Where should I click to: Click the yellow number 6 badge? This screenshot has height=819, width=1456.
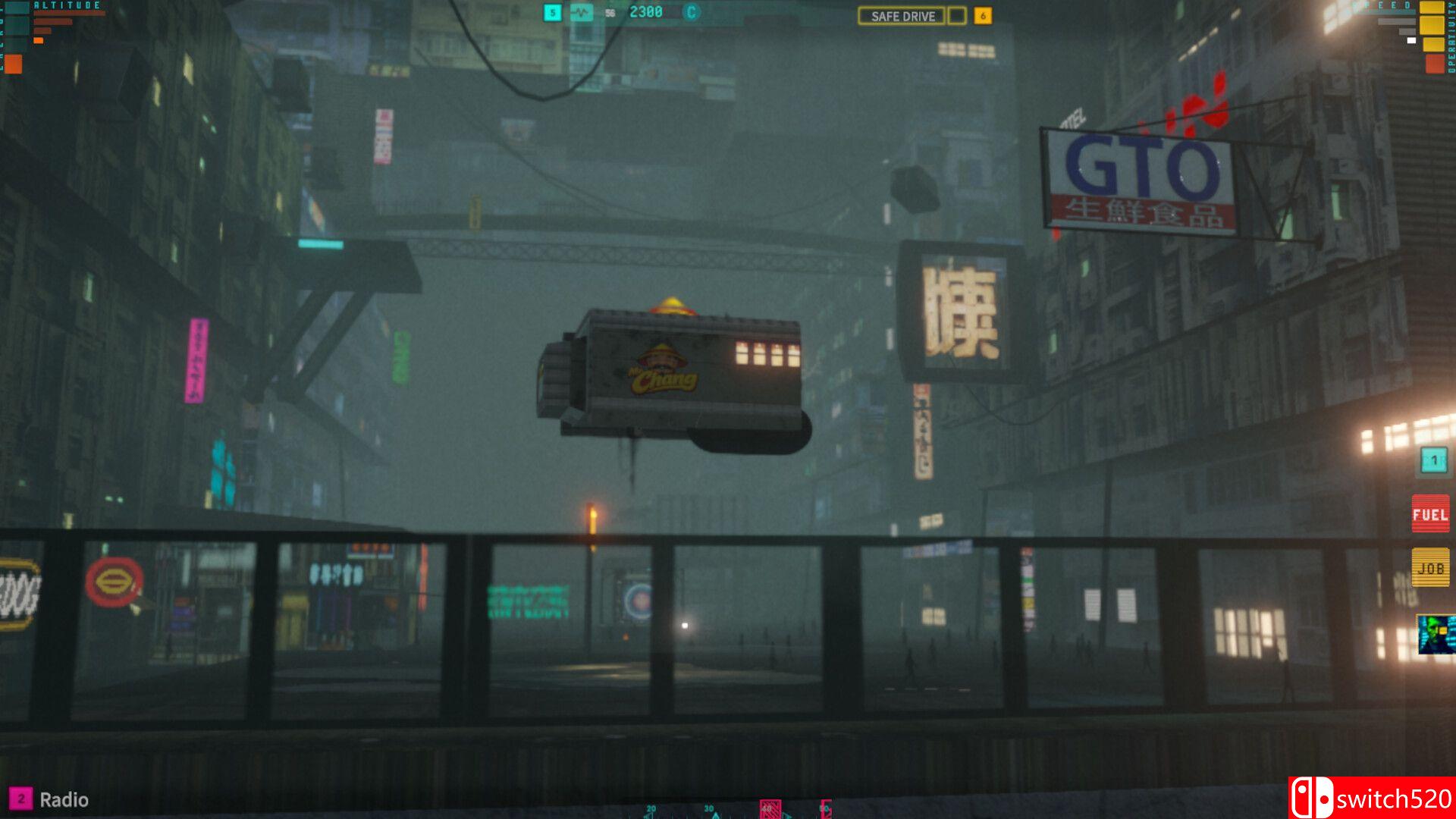click(x=983, y=16)
